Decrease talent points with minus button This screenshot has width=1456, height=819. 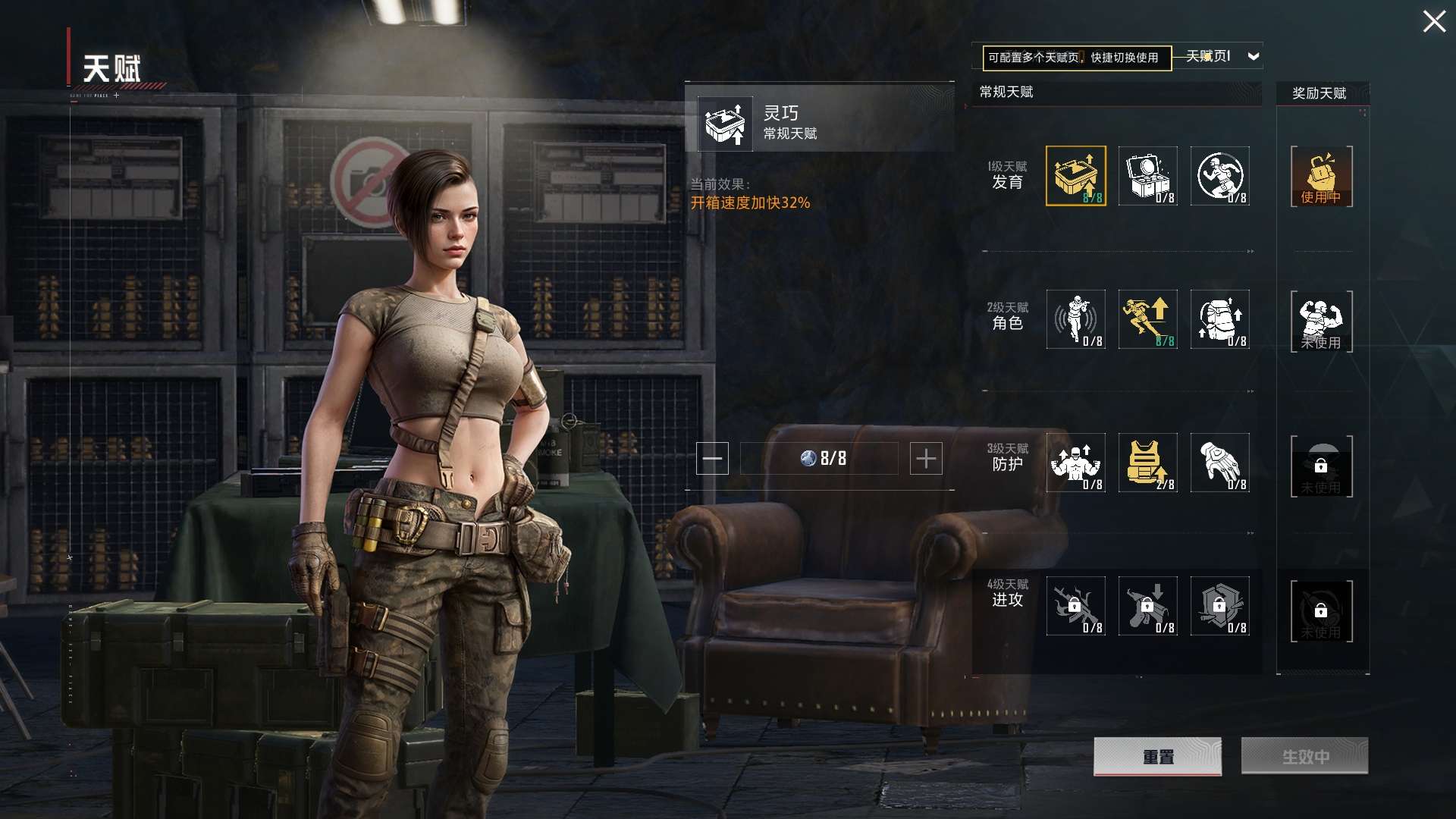click(712, 459)
